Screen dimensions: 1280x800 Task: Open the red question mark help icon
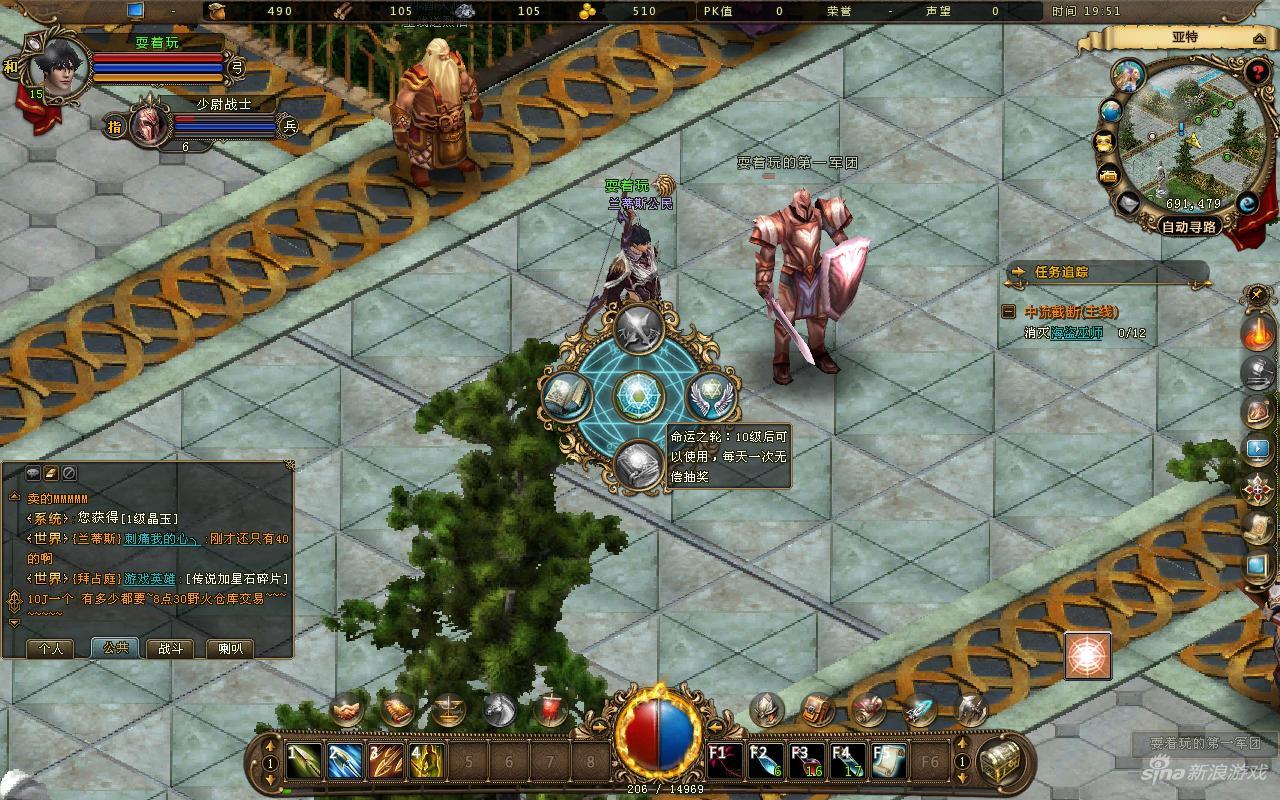coord(1257,71)
